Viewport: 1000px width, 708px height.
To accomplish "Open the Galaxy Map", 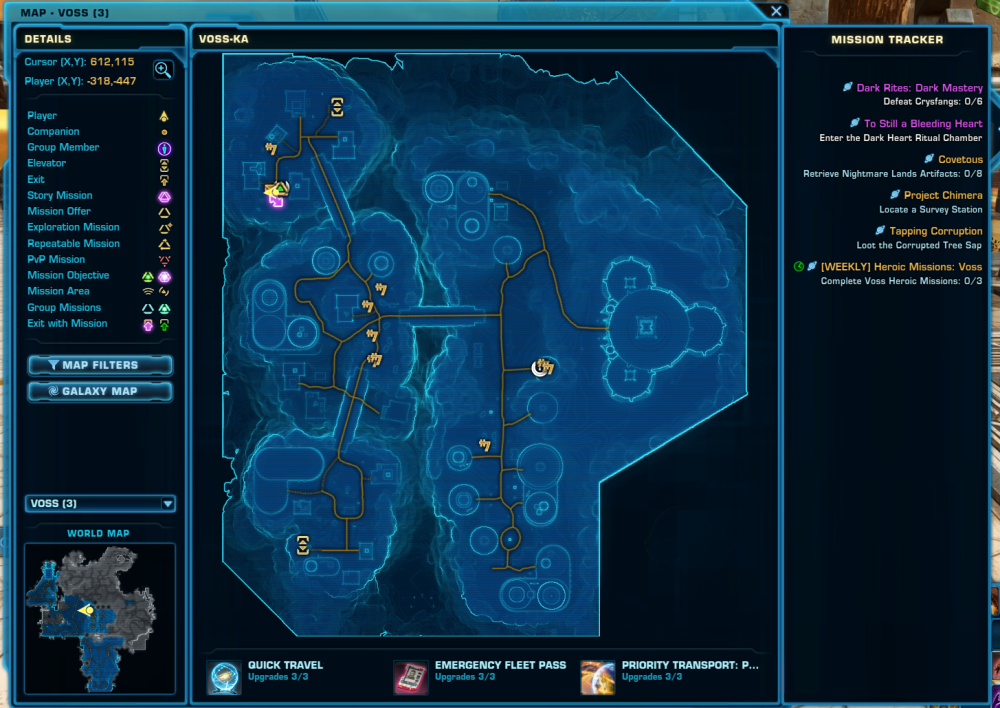I will click(x=100, y=391).
